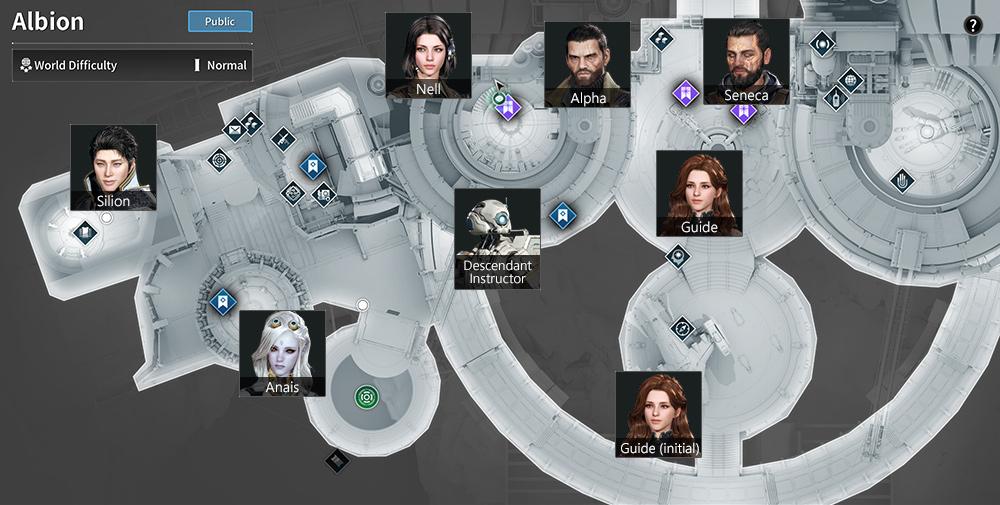Select the globe icon map marker
Viewport: 1000px width, 505px height.
pyautogui.click(x=851, y=79)
